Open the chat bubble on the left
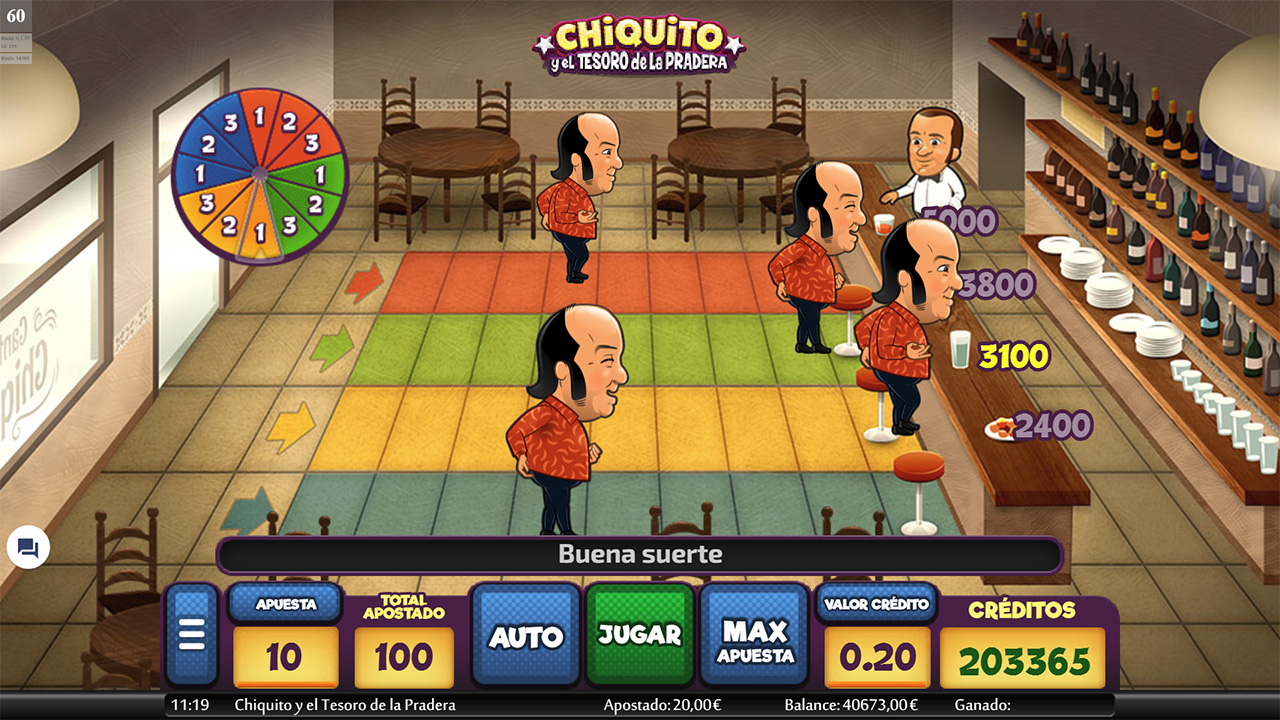The height and width of the screenshot is (720, 1280). pos(26,547)
